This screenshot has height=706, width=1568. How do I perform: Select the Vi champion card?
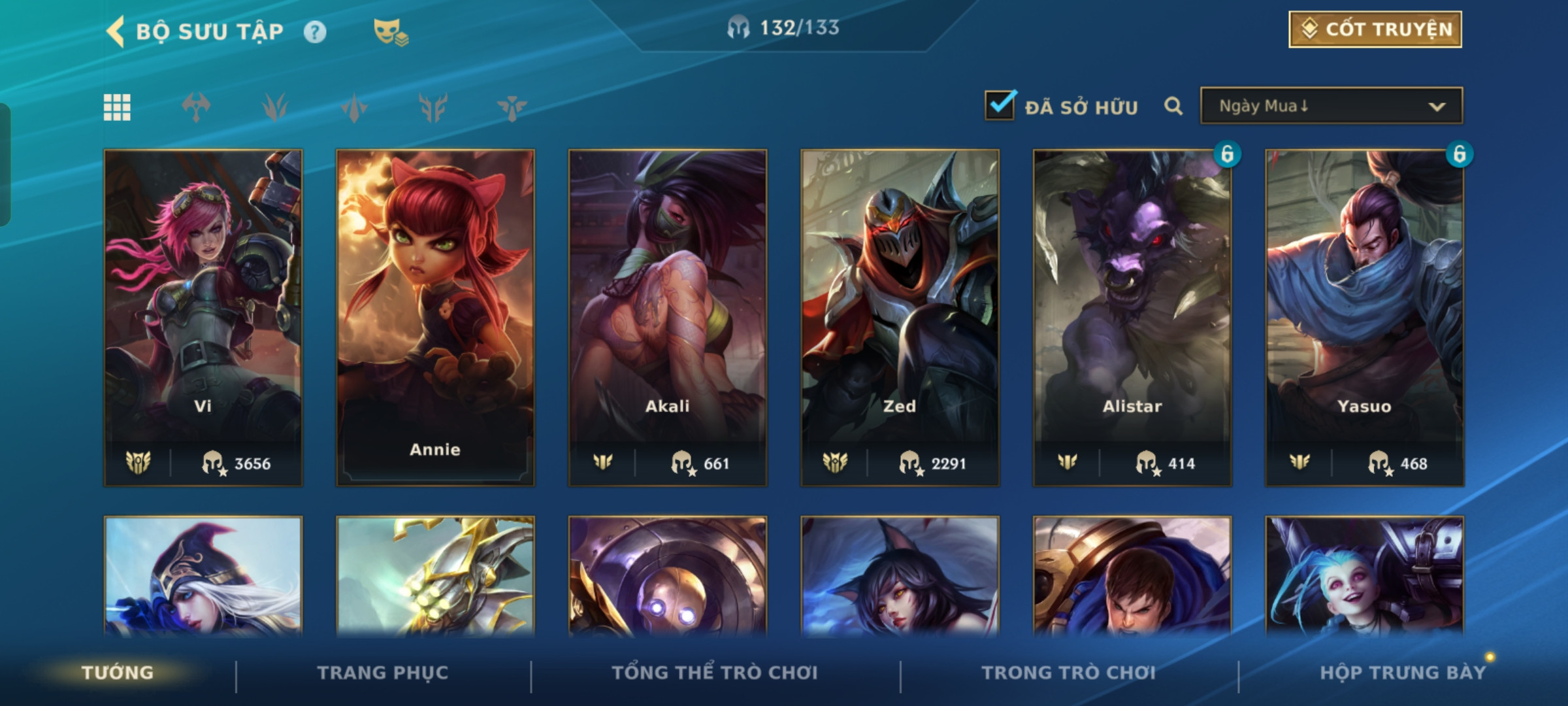203,317
